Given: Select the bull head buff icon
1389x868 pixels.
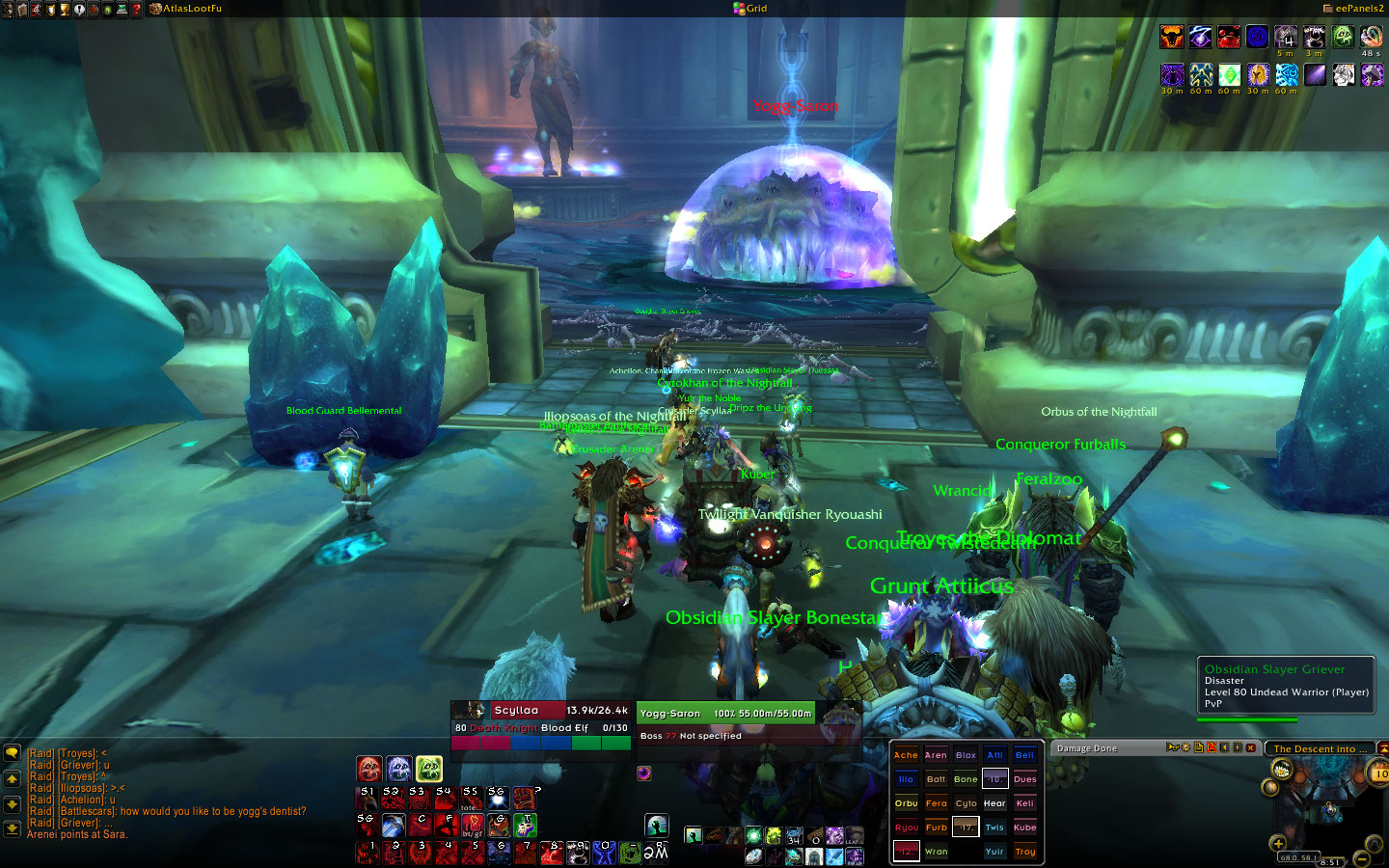Looking at the screenshot, I should (x=1171, y=38).
